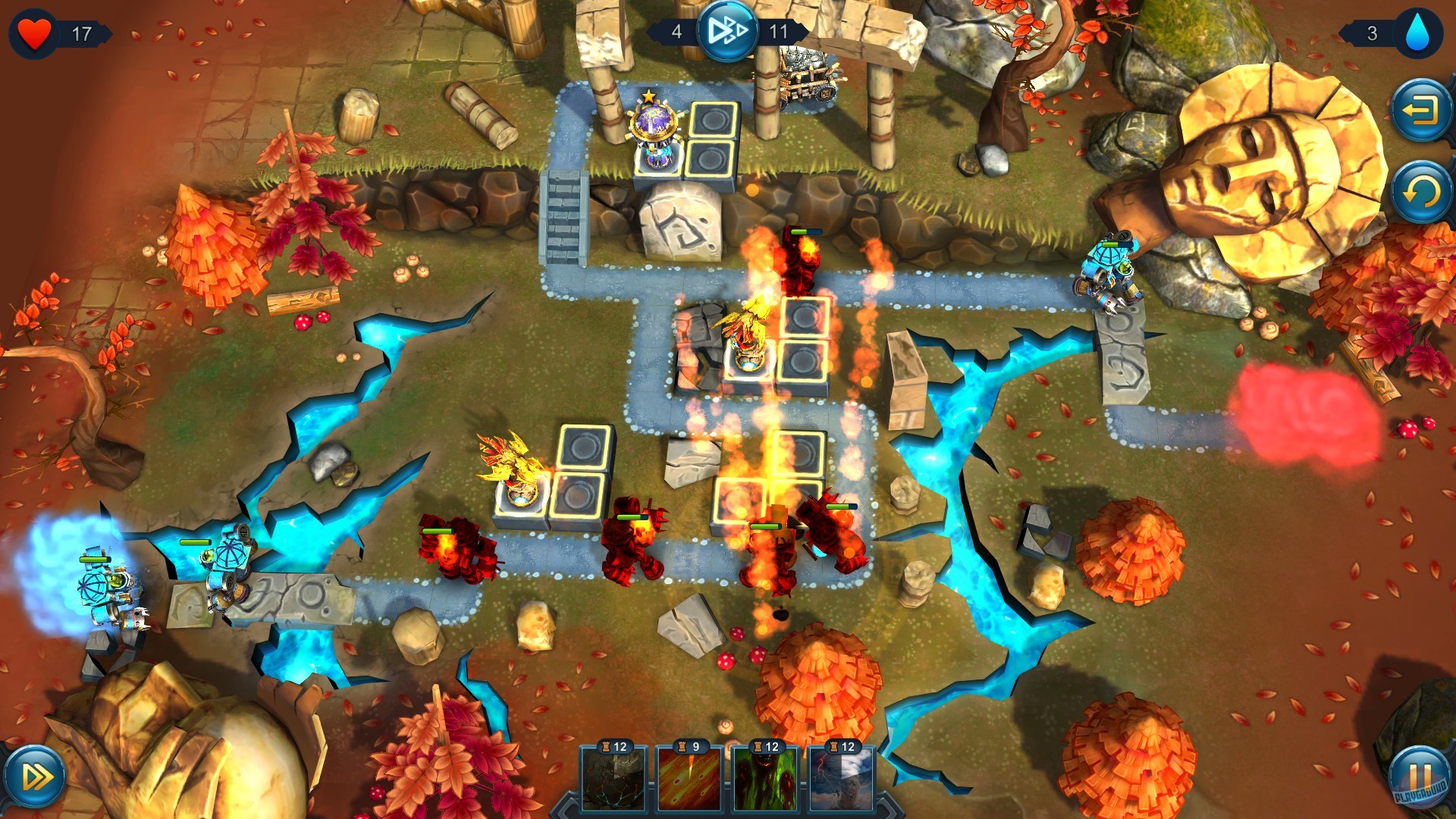Click the heart health icon

(33, 30)
